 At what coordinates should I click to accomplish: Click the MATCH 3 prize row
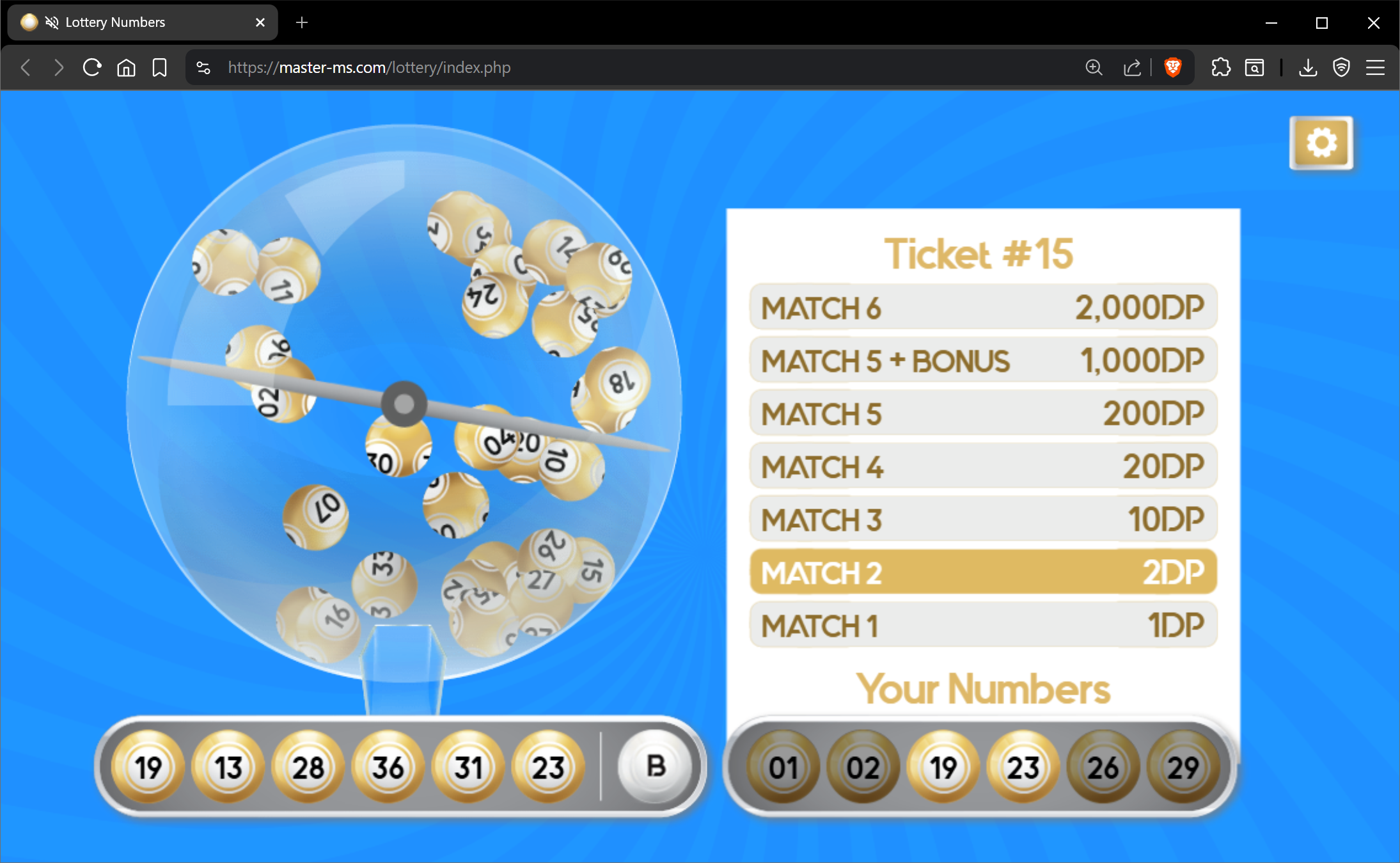[983, 519]
